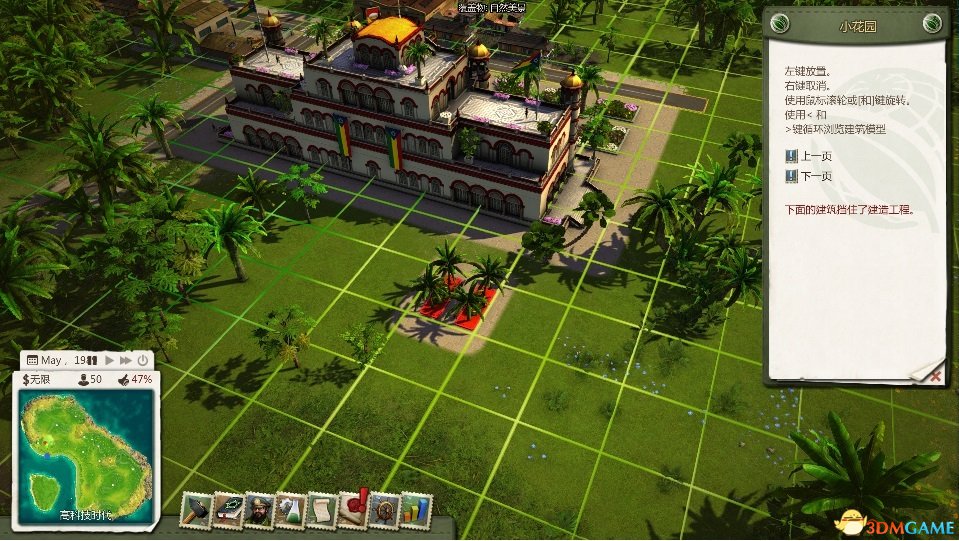This screenshot has height=541, width=959.
Task: Close the 小花园 info panel
Action: [935, 376]
